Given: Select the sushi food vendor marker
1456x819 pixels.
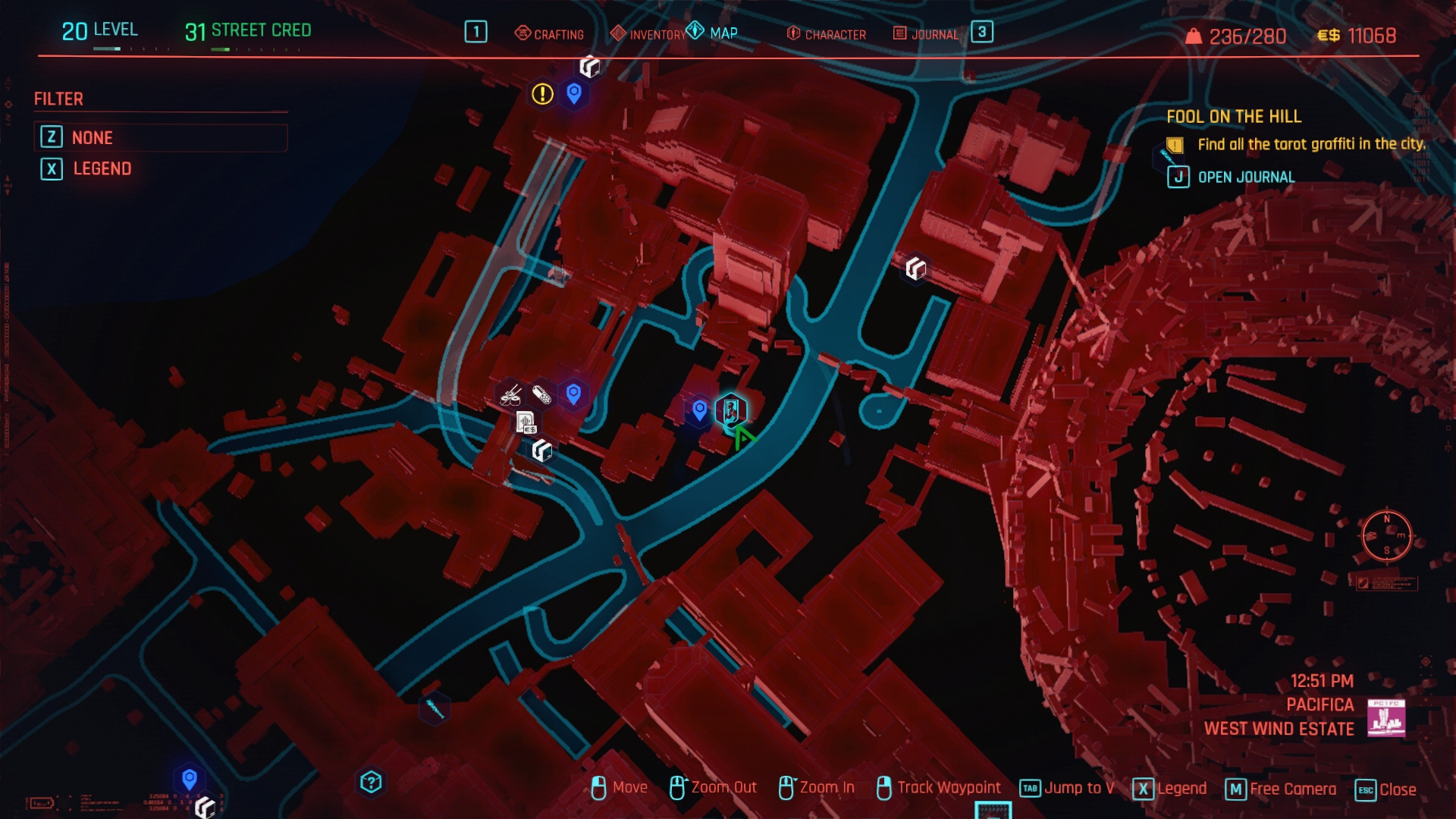Looking at the screenshot, I should (x=510, y=394).
